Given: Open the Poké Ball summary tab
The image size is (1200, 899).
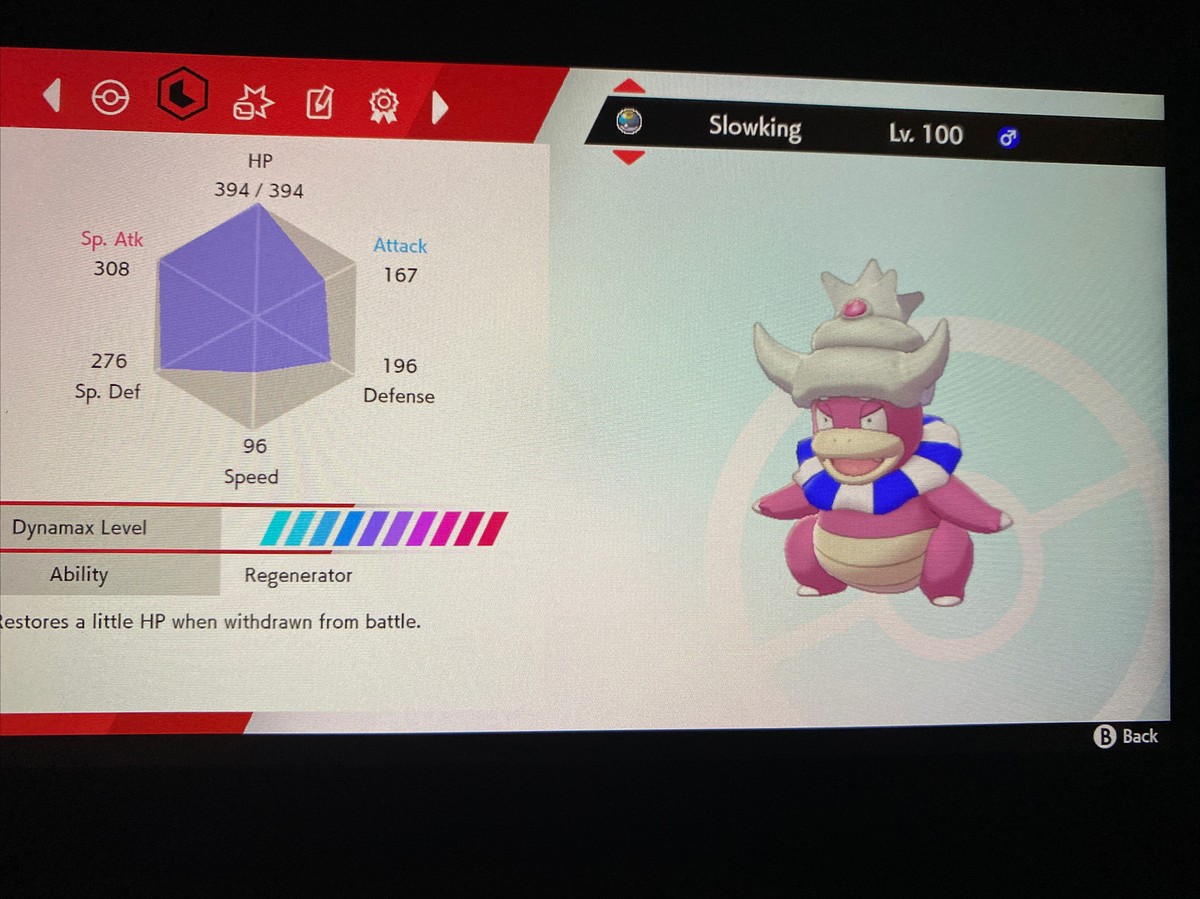Looking at the screenshot, I should 110,98.
